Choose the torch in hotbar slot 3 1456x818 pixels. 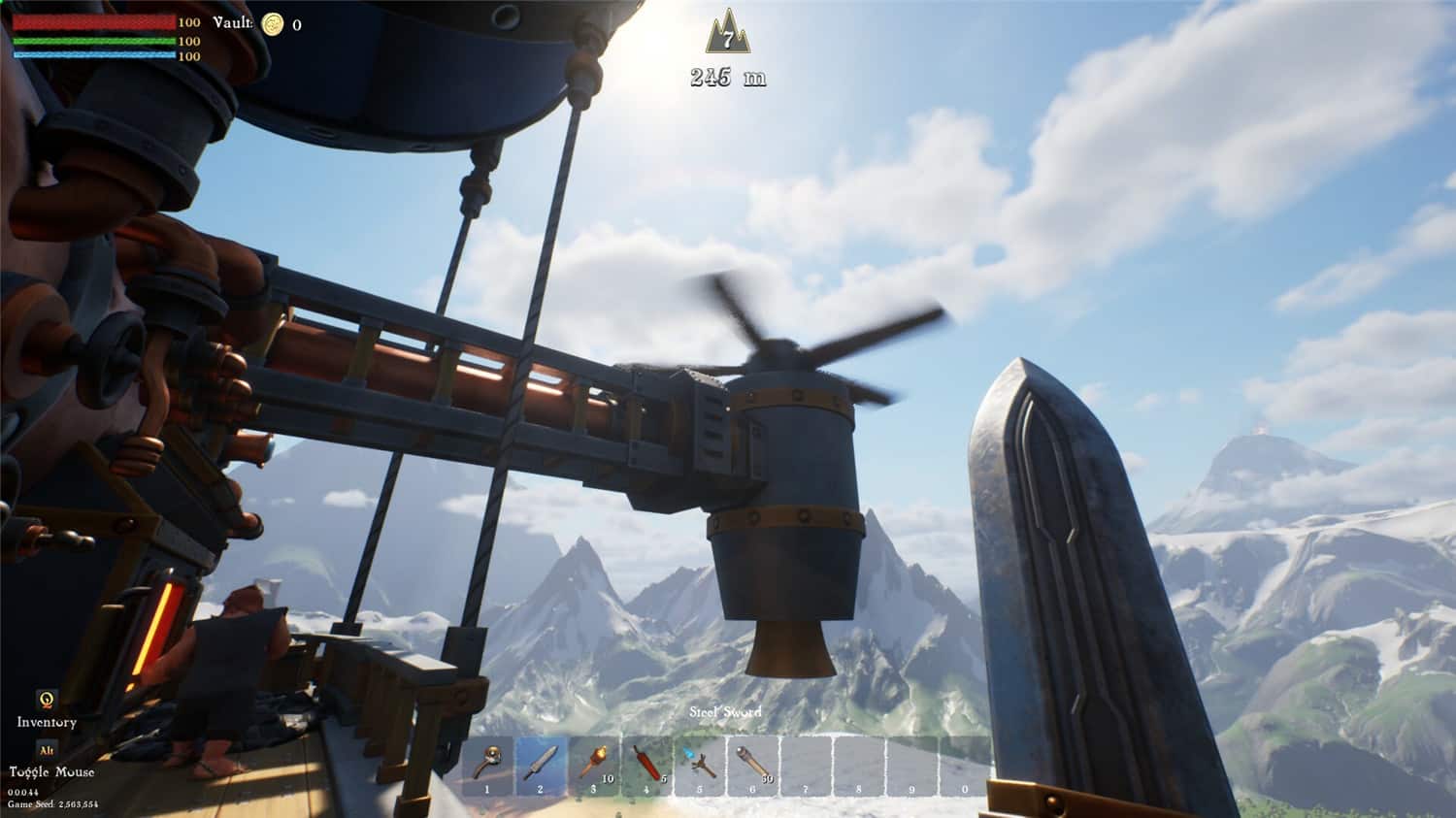[x=593, y=765]
